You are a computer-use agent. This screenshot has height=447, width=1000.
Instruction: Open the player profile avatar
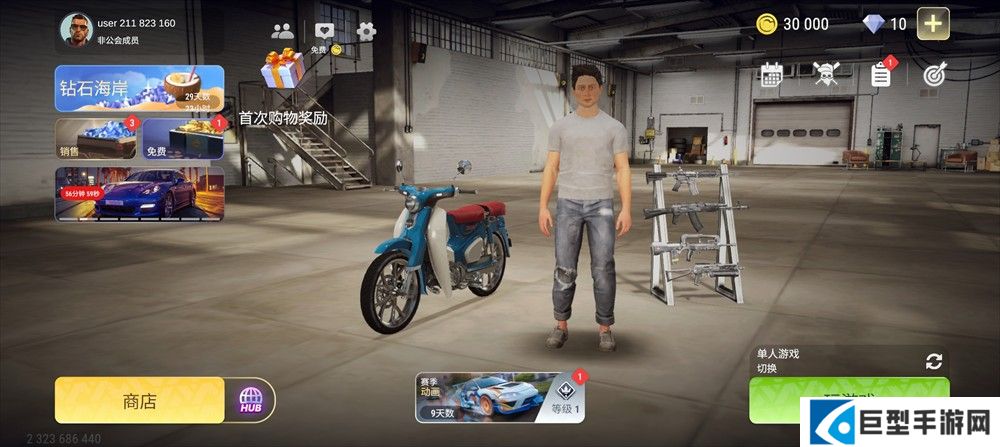click(x=73, y=30)
